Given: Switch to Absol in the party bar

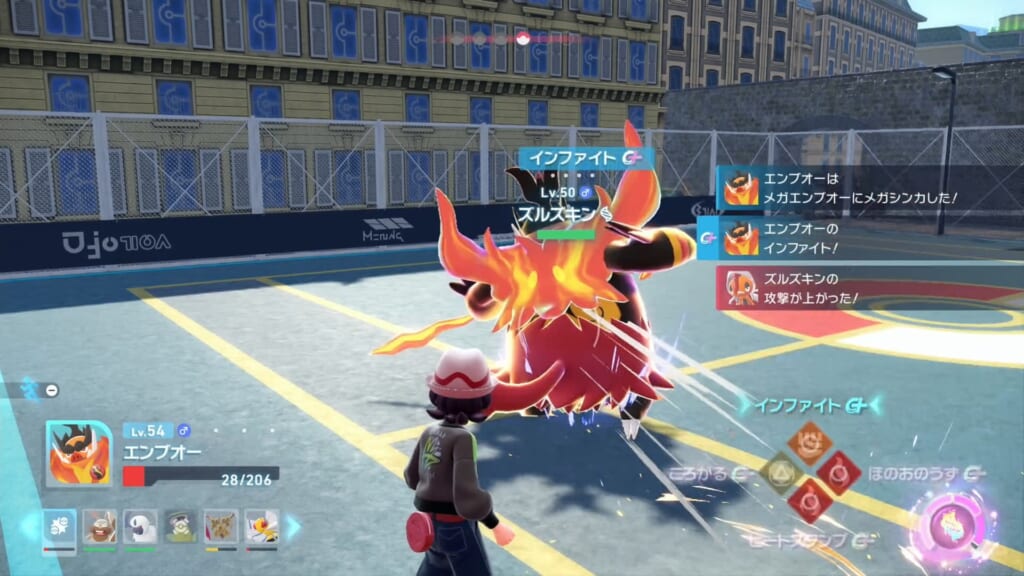Looking at the screenshot, I should [x=140, y=526].
